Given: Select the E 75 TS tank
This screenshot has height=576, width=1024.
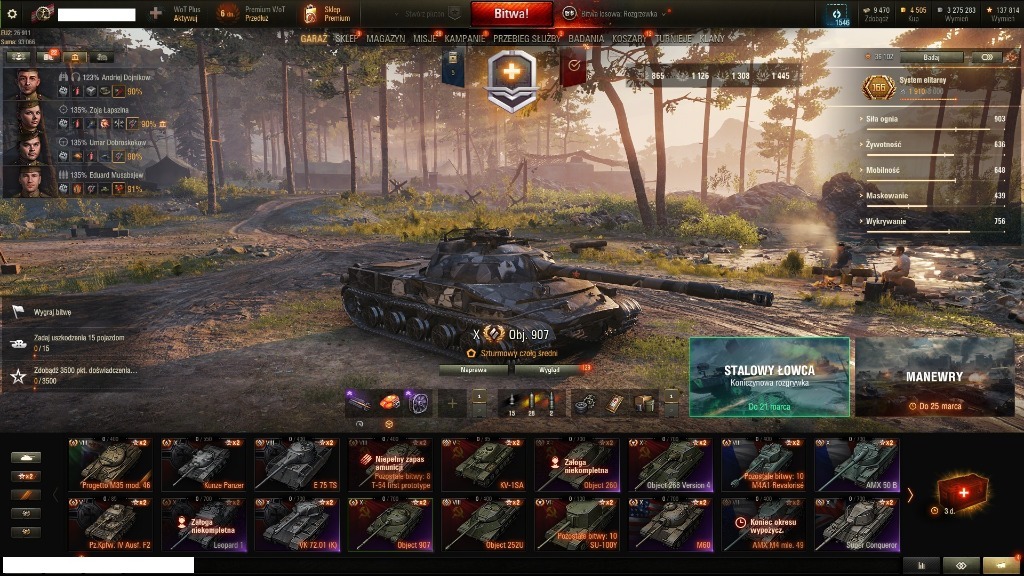Looking at the screenshot, I should point(296,464).
